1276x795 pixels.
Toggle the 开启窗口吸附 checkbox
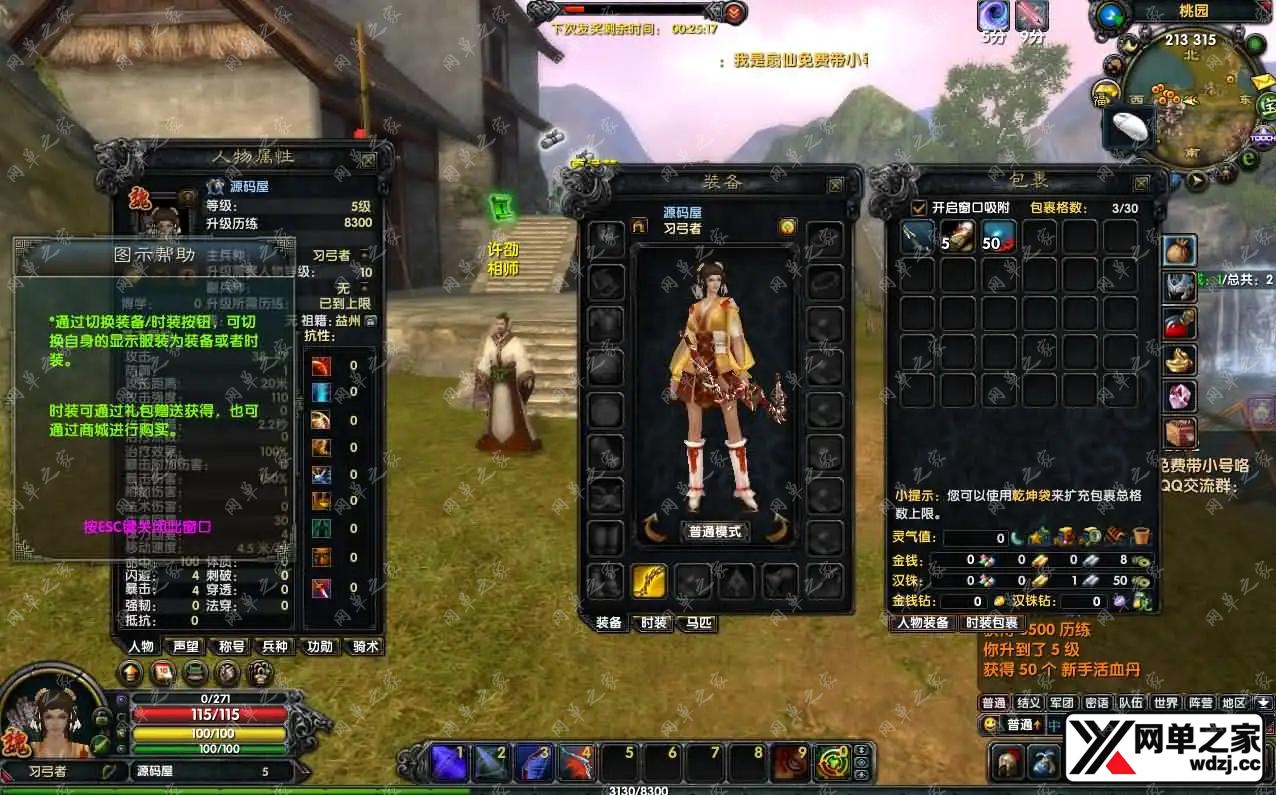point(919,208)
